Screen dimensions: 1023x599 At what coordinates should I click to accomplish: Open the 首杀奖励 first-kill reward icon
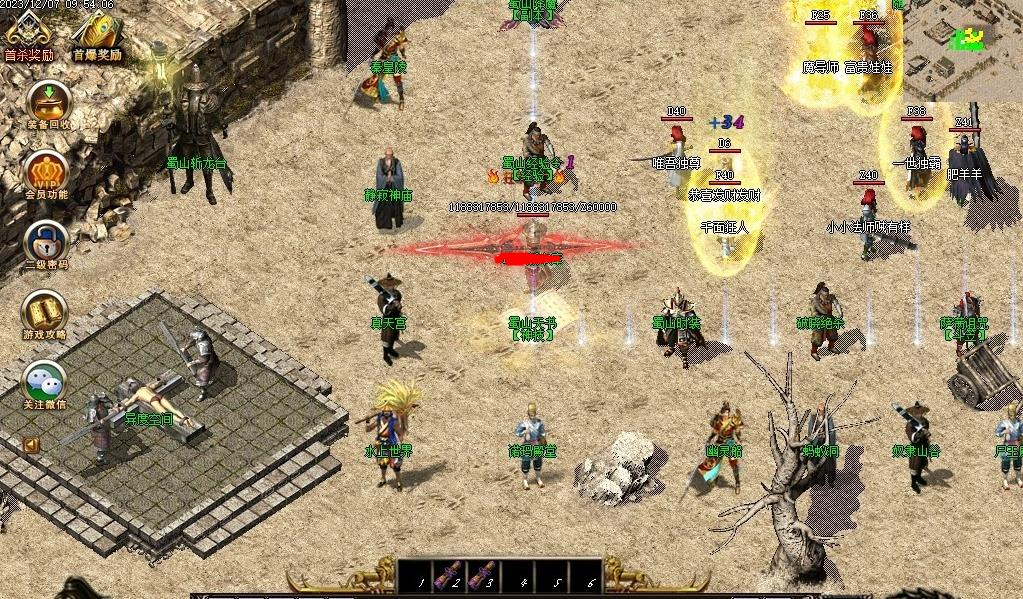(28, 35)
